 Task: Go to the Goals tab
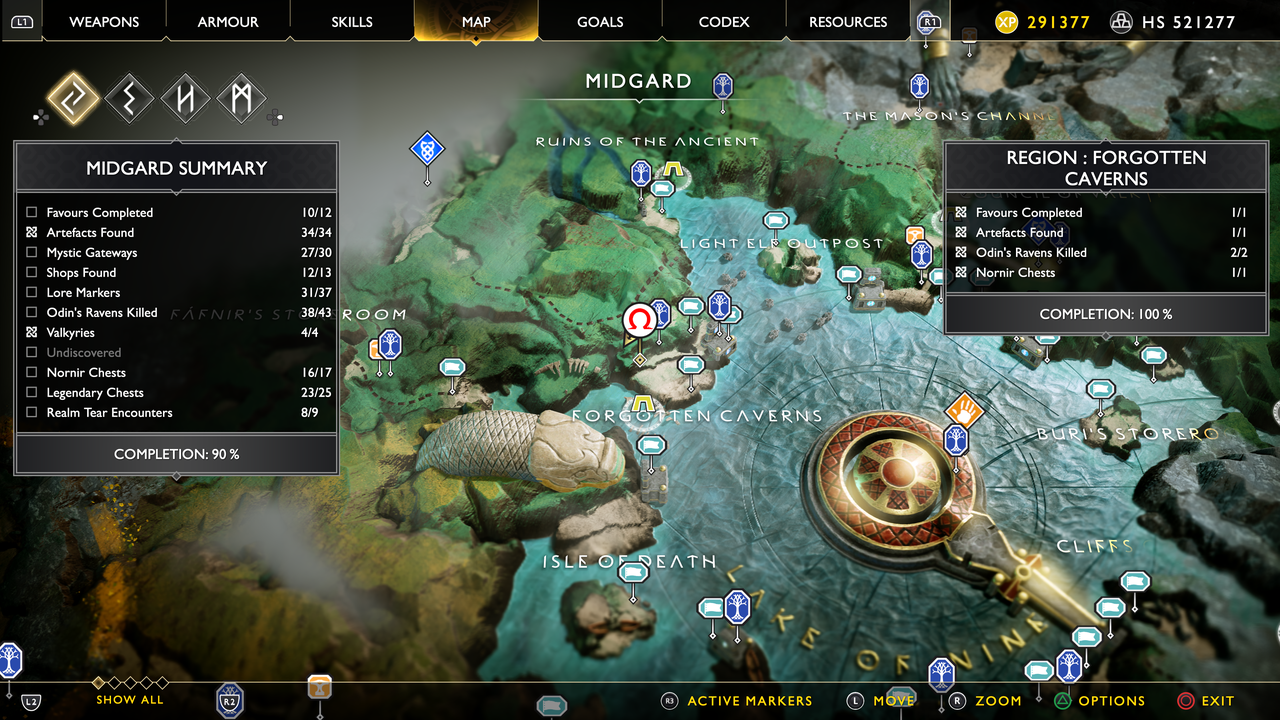click(x=600, y=21)
